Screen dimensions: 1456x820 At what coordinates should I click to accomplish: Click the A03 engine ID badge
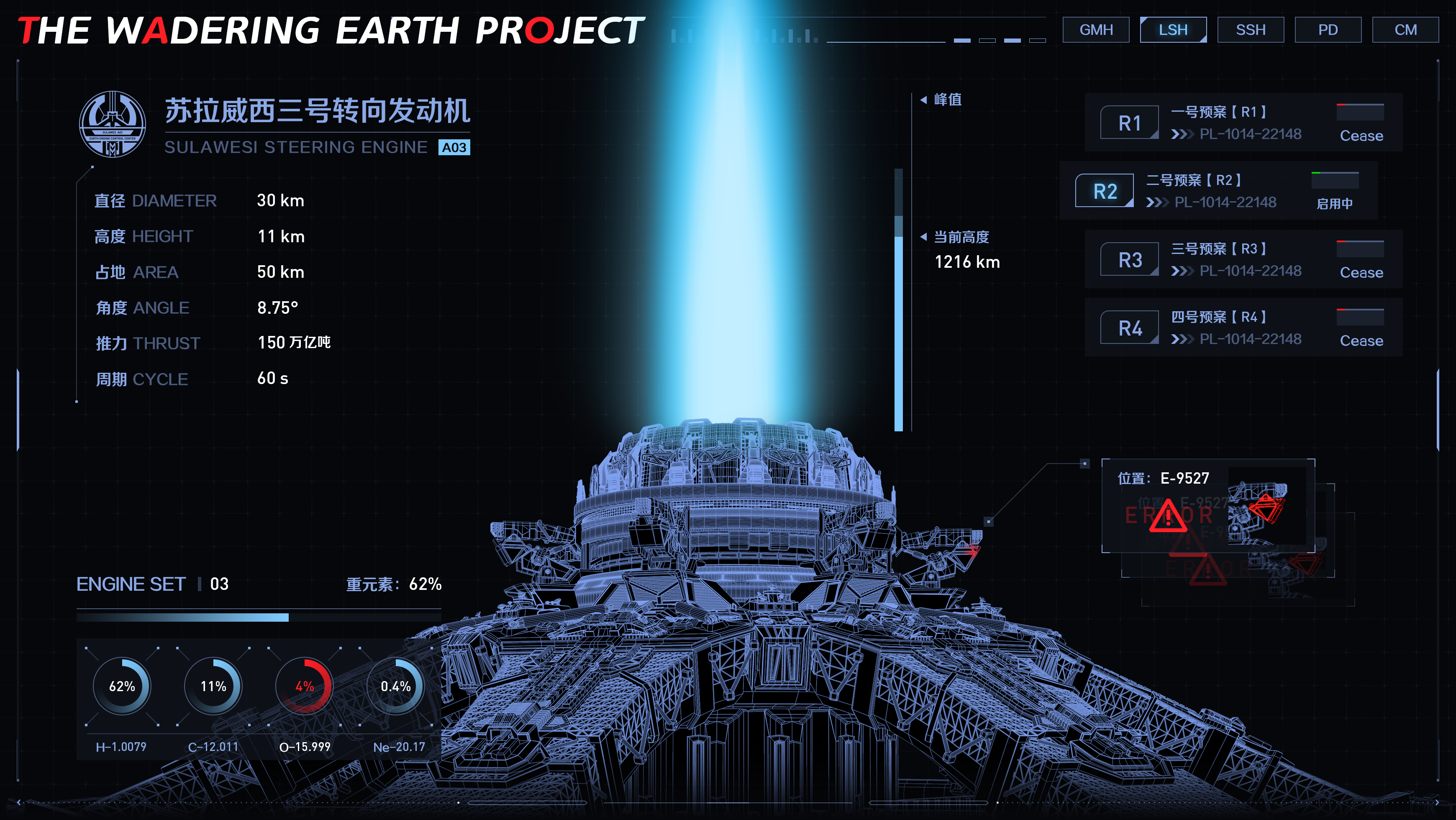coord(454,148)
